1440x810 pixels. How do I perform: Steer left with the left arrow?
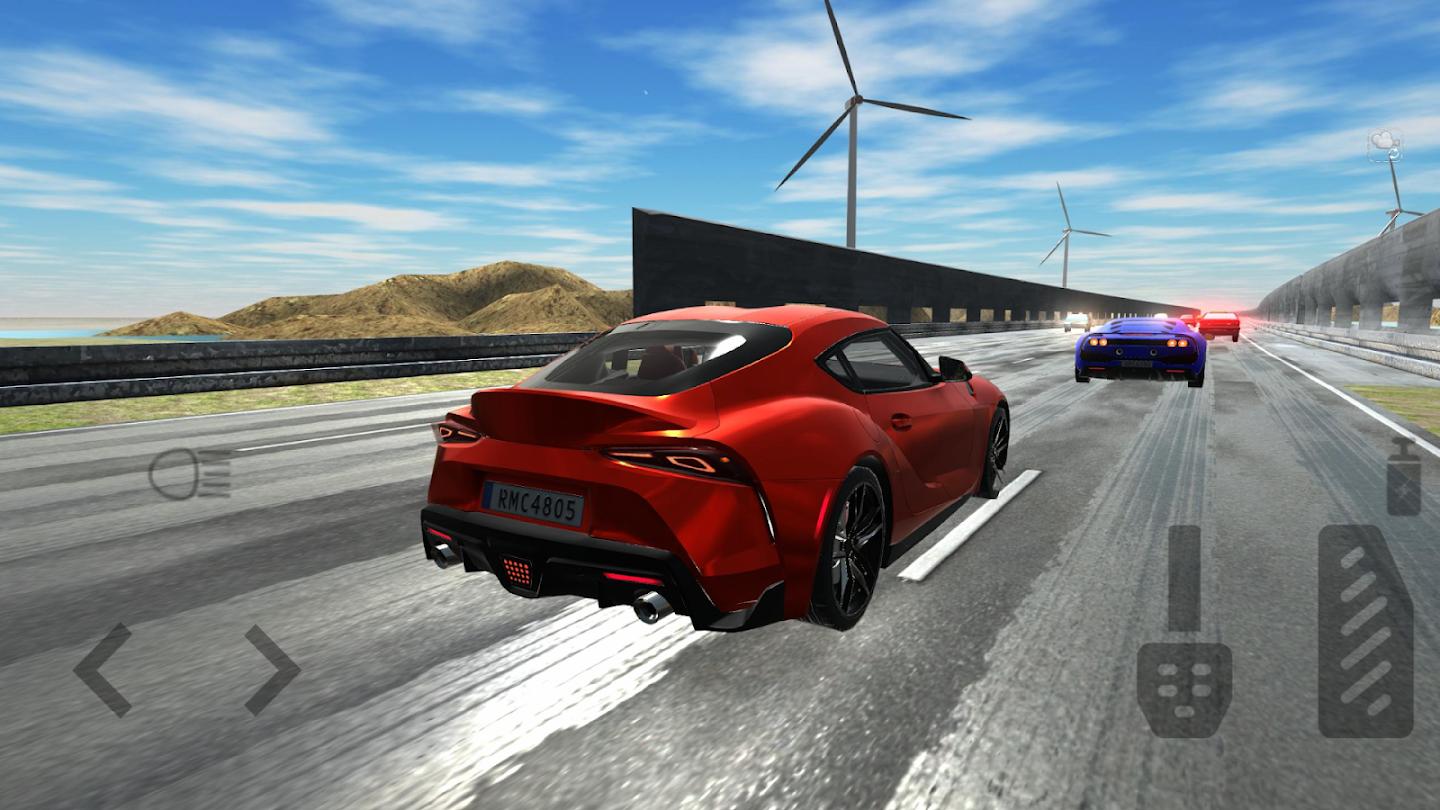104,670
